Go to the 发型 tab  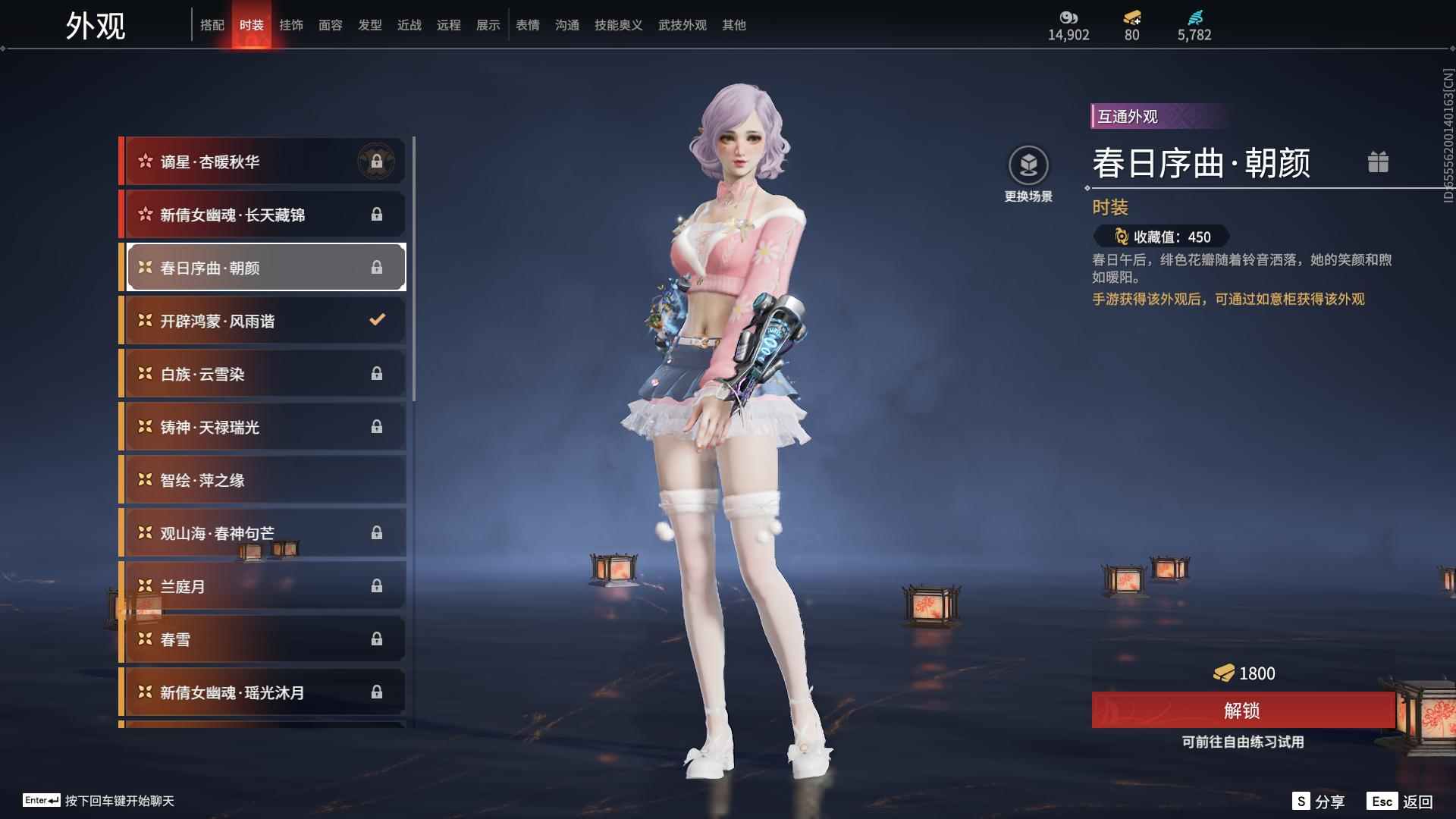click(x=369, y=25)
